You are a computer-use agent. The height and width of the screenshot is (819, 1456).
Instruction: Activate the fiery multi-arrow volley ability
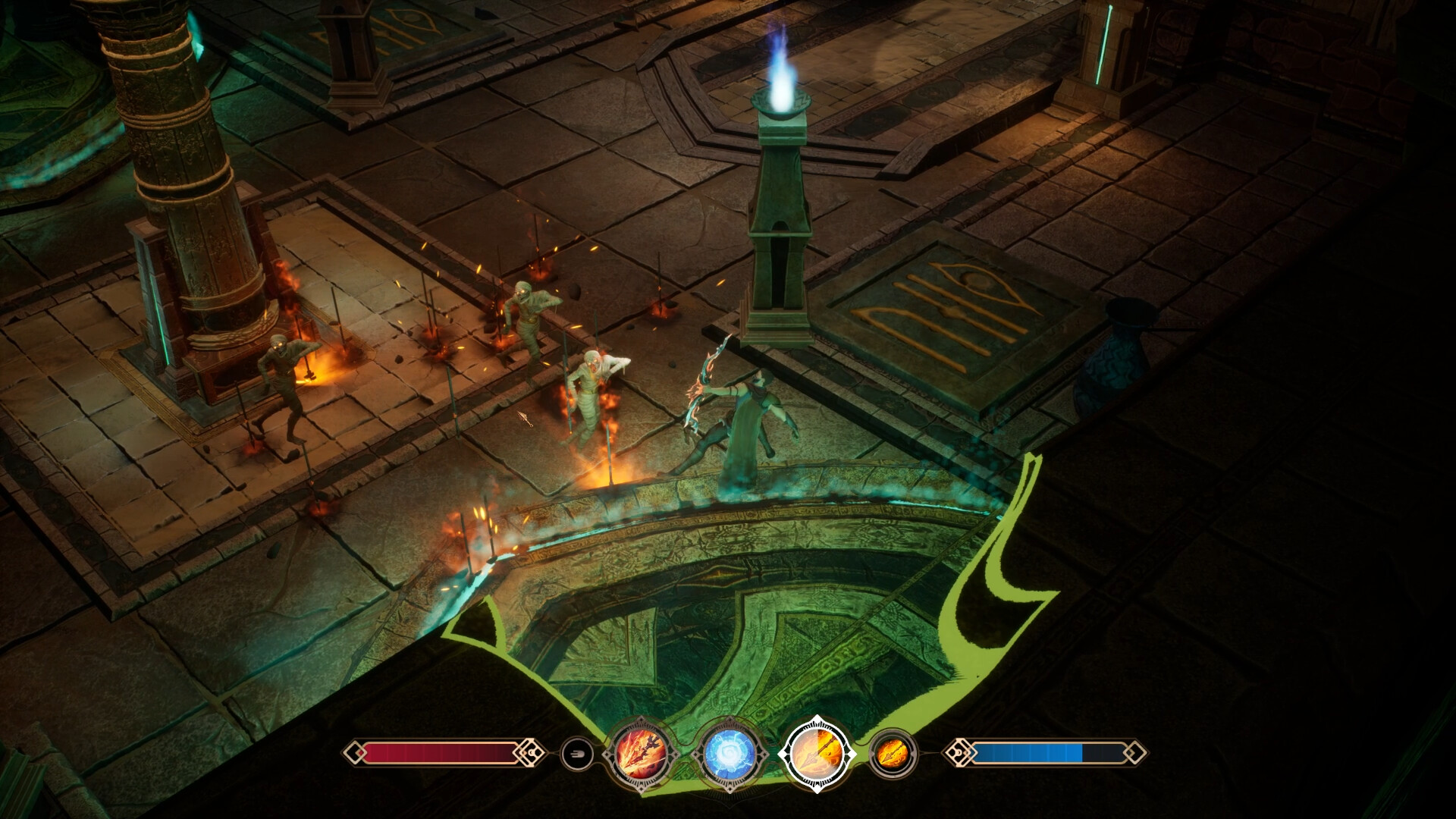[641, 754]
